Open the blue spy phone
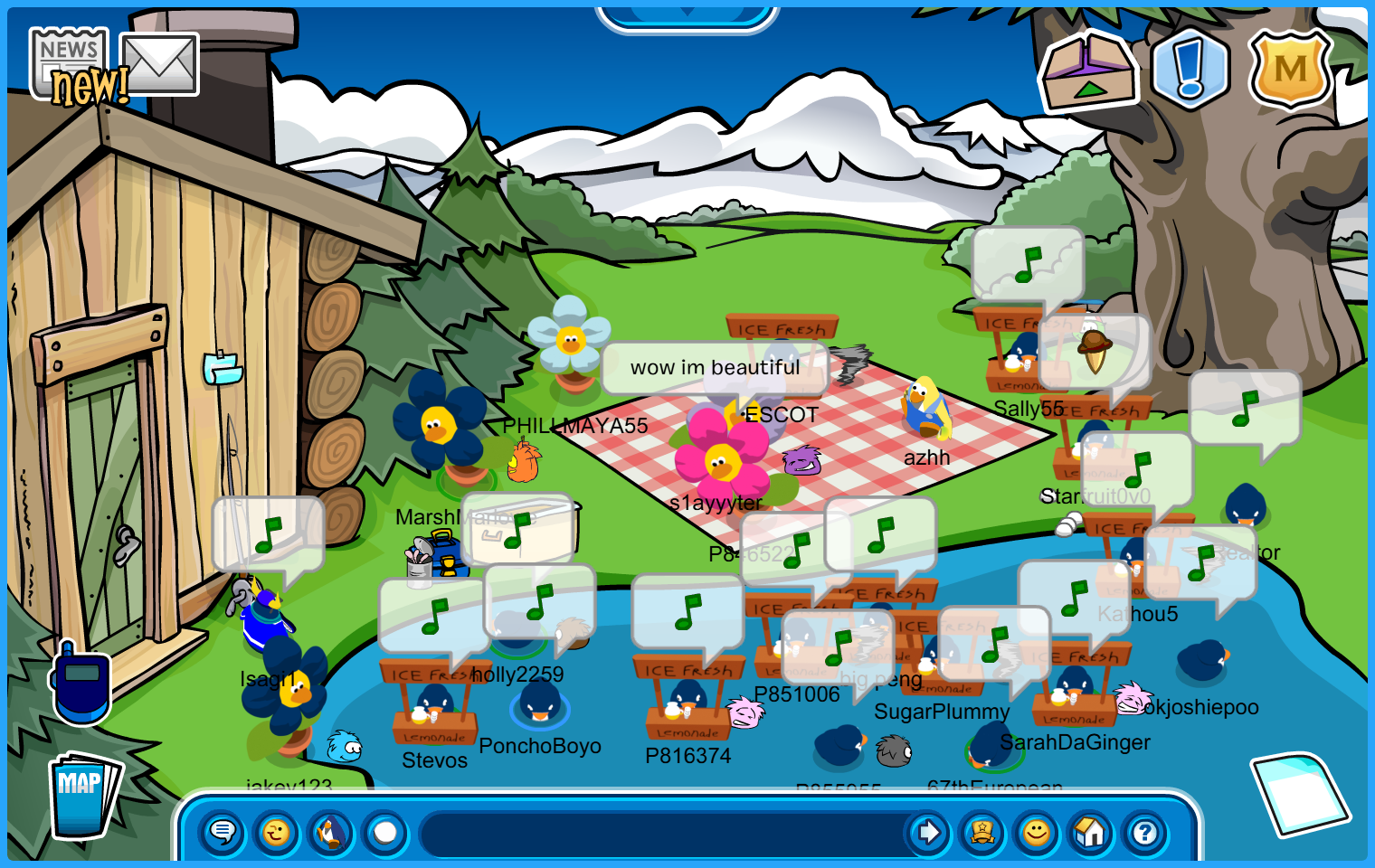Screen dimensions: 1375x868 (x=81, y=684)
